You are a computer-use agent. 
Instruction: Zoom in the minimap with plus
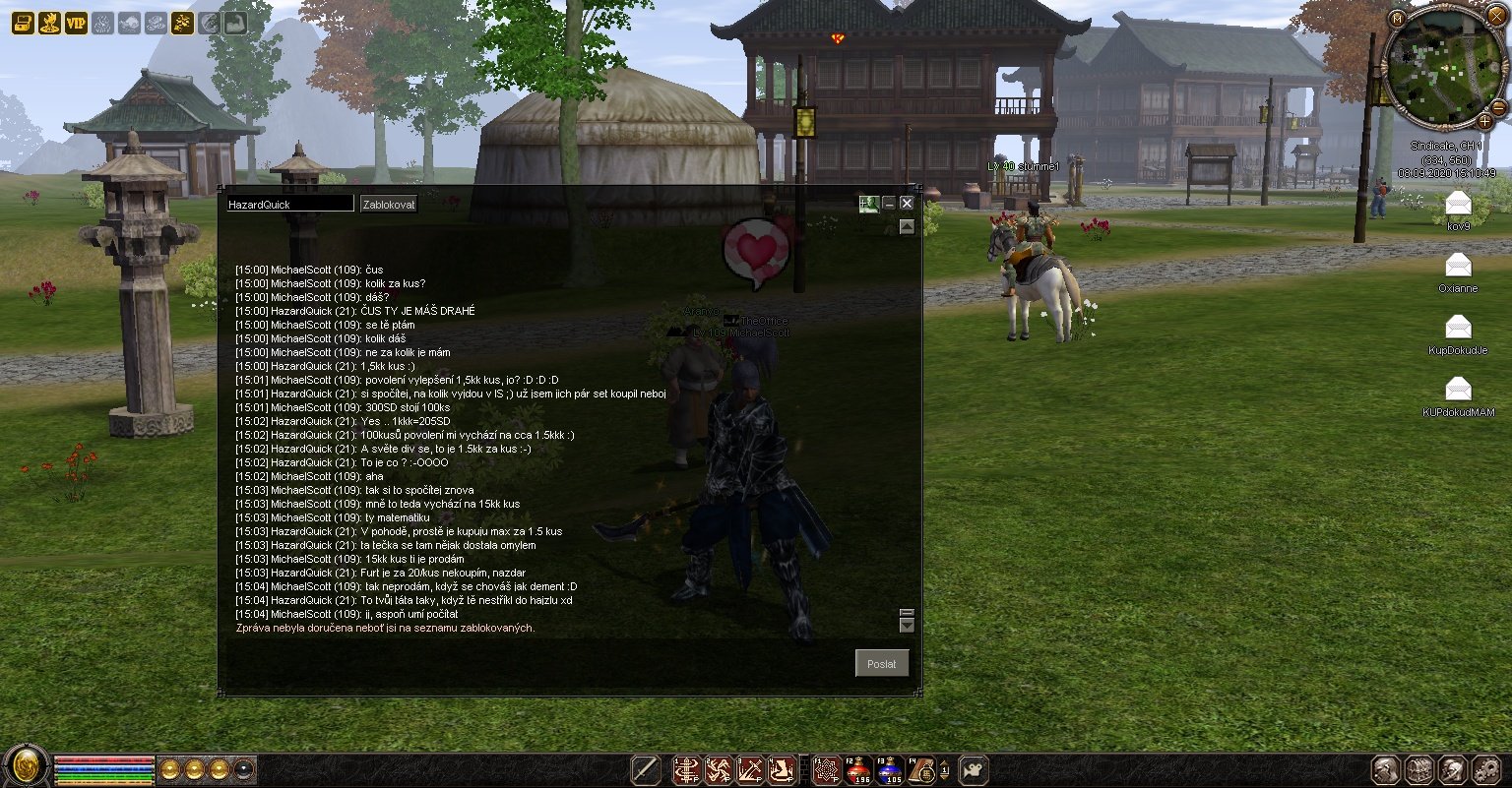pos(1484,121)
